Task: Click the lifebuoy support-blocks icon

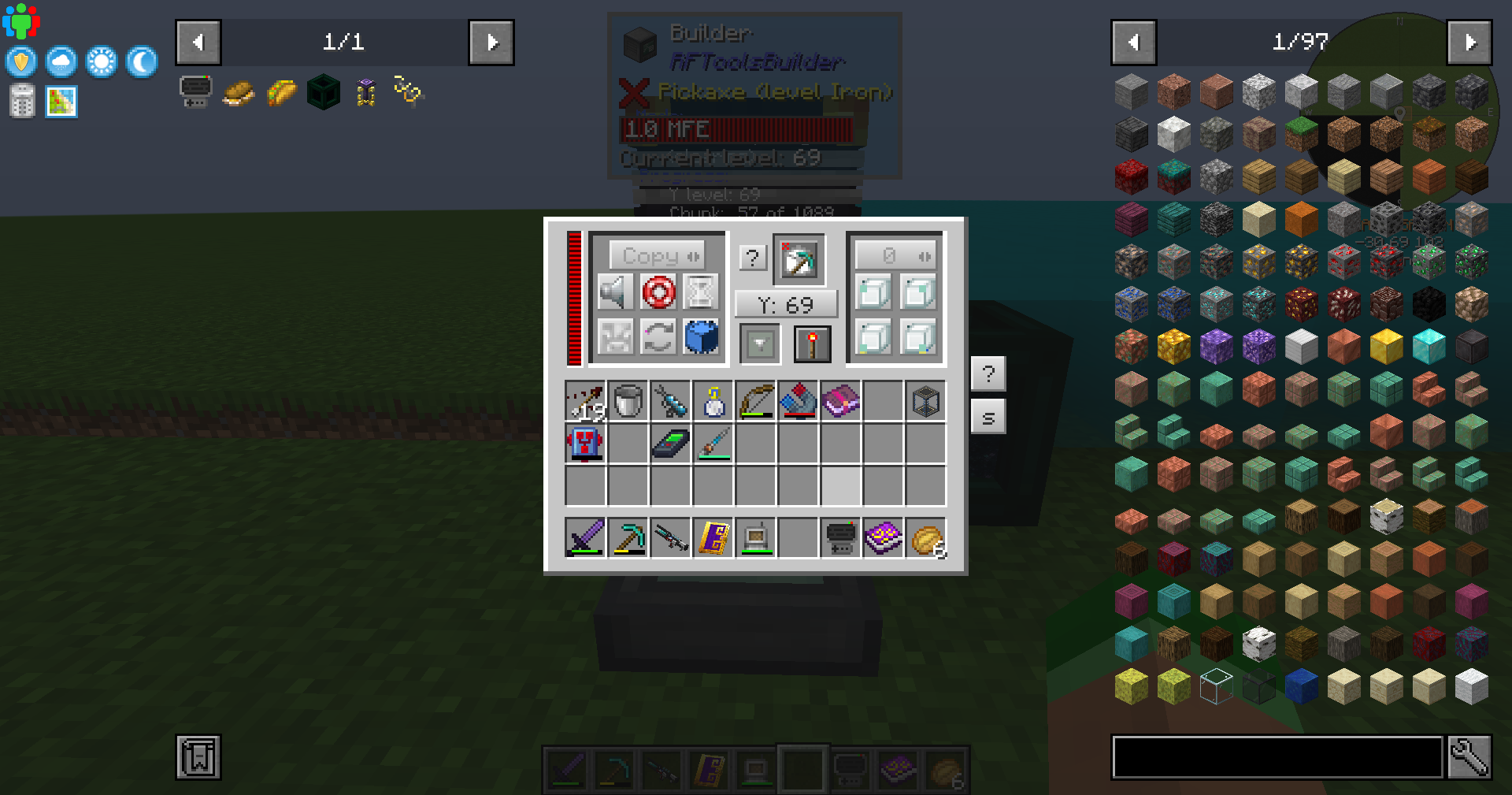Action: pos(658,292)
